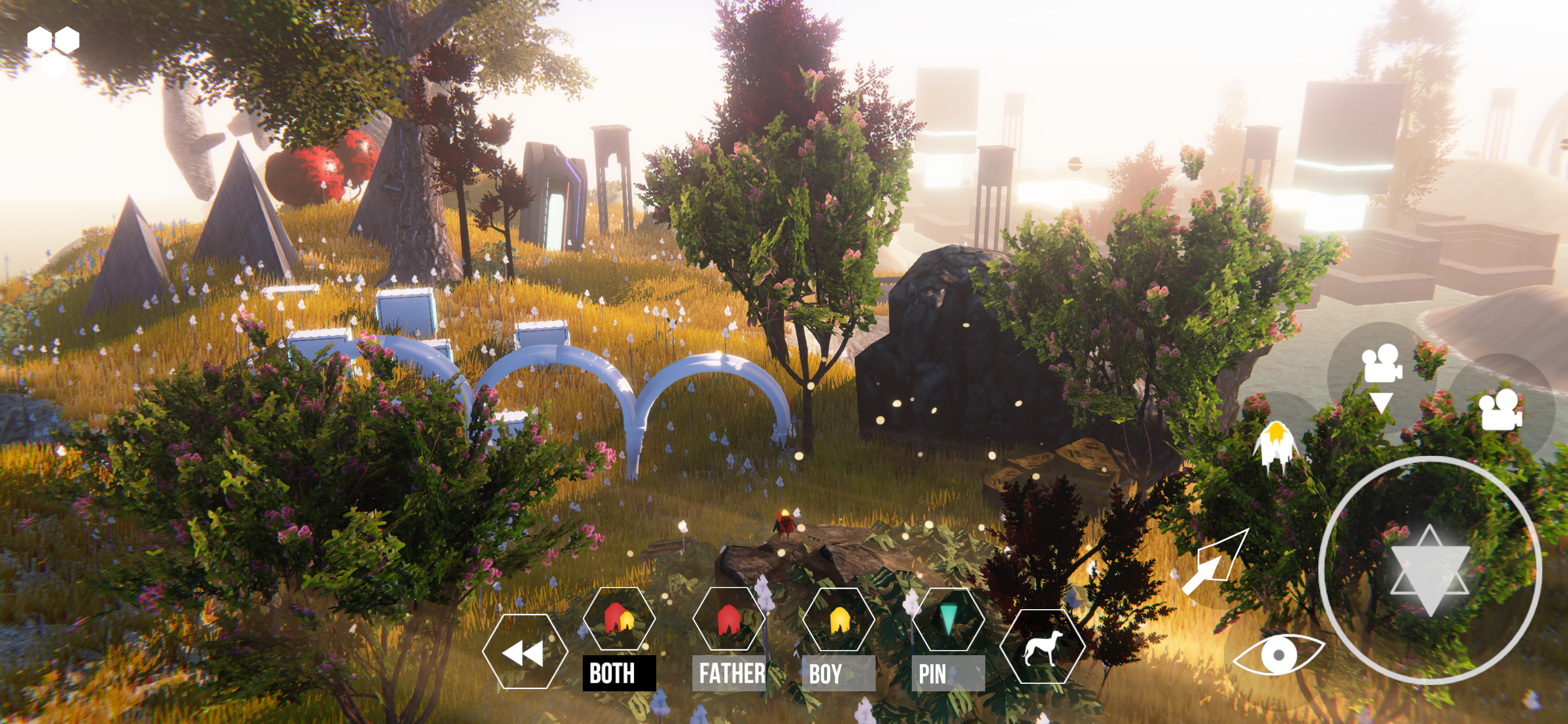Screen dimensions: 1568x724
Task: Toggle the eye view icon
Action: tap(1278, 655)
